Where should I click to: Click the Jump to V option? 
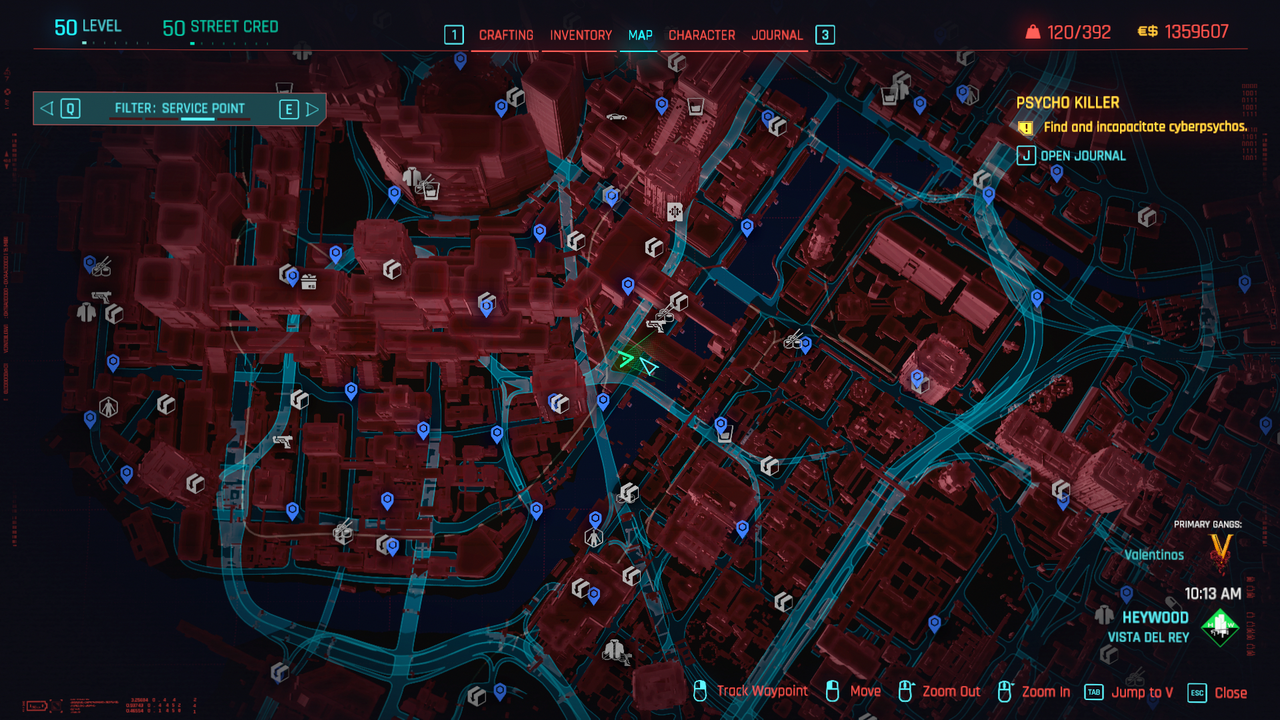click(x=1130, y=692)
